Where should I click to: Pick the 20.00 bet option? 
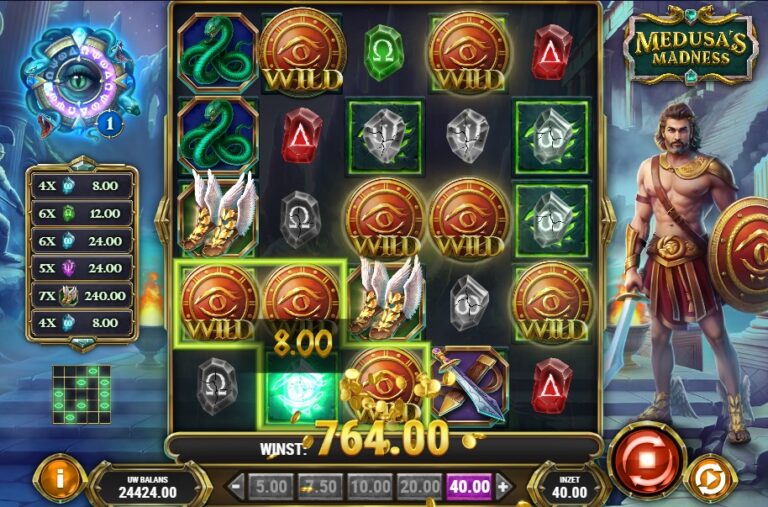(419, 487)
